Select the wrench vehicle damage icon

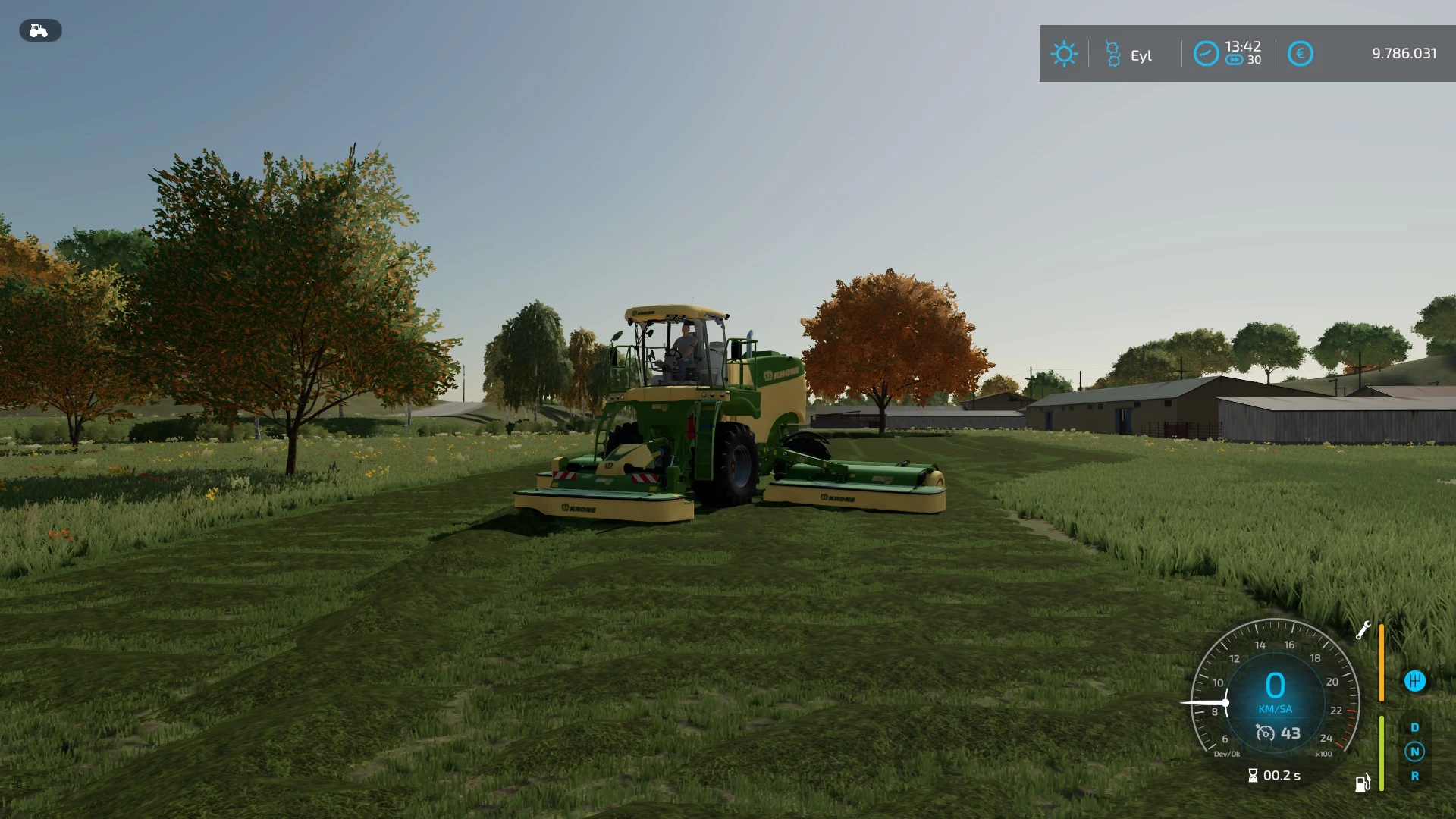(1364, 631)
